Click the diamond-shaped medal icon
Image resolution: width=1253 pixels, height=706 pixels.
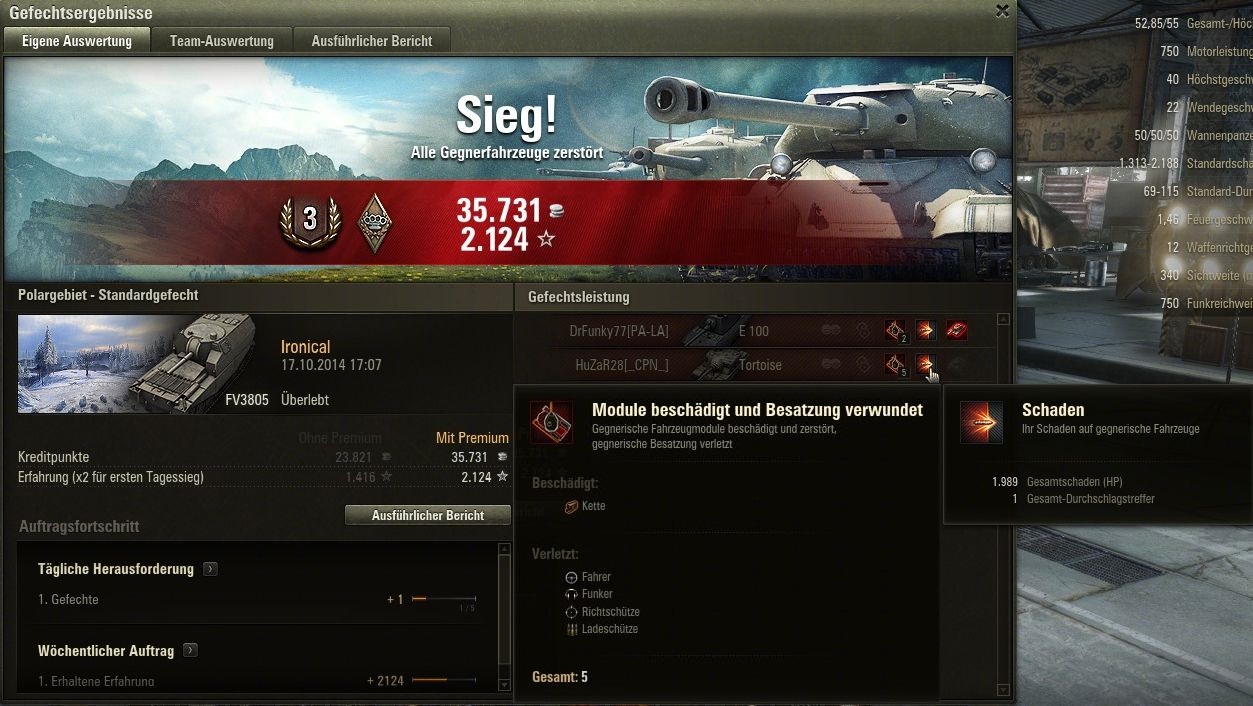tap(375, 222)
